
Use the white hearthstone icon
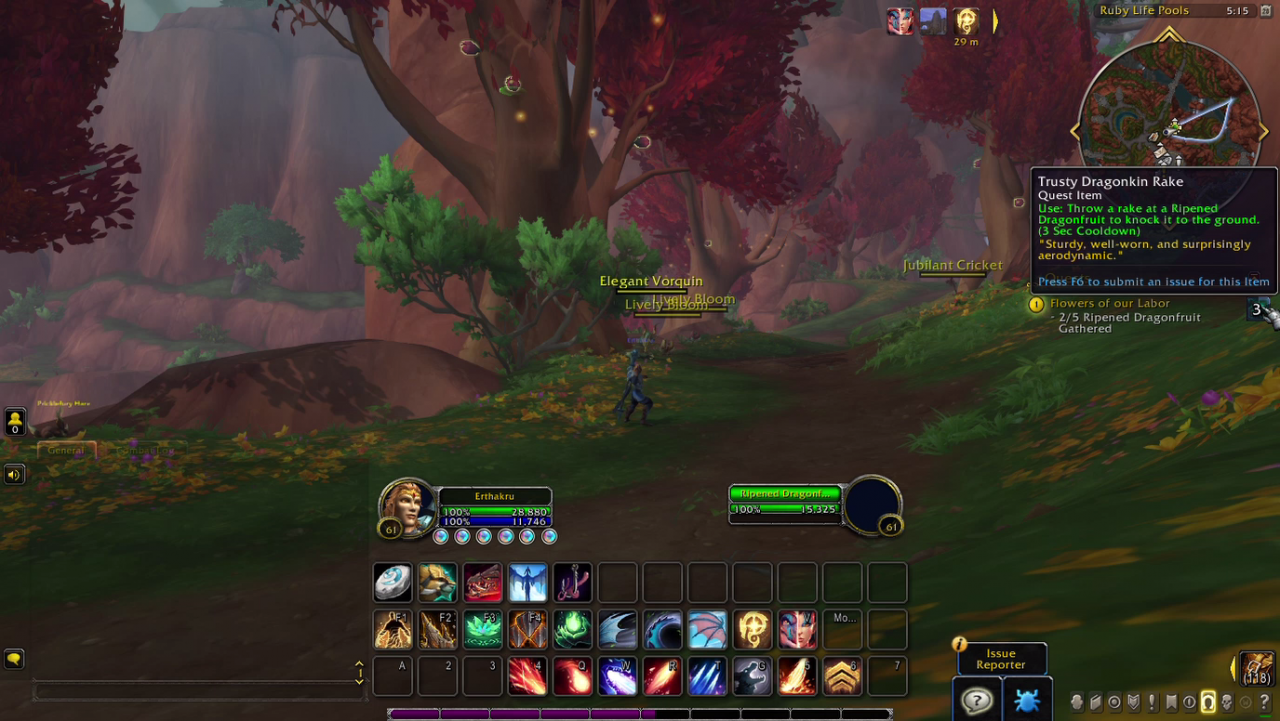click(392, 582)
